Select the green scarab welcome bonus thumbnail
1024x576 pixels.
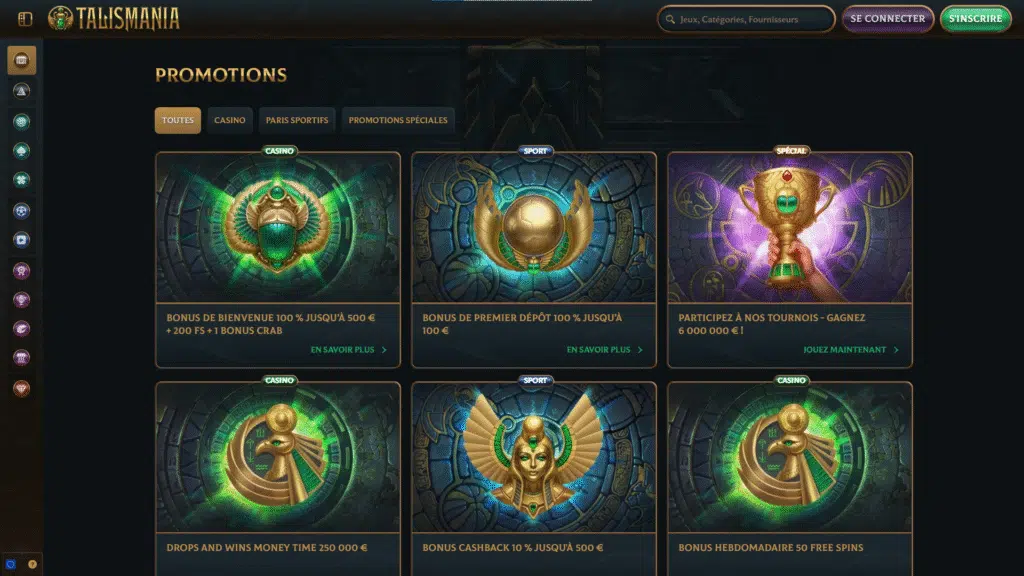pos(278,227)
